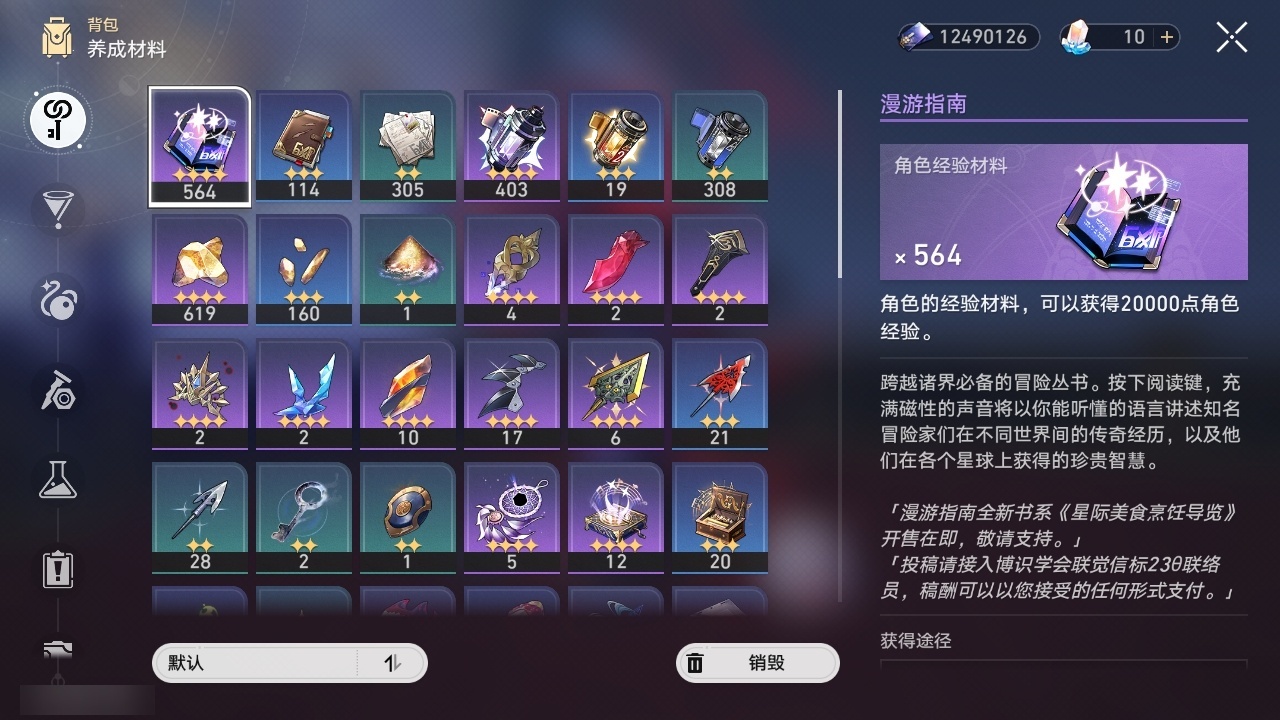Click the backpack icon beside 背包 title
This screenshot has width=1280, height=720.
pos(57,35)
